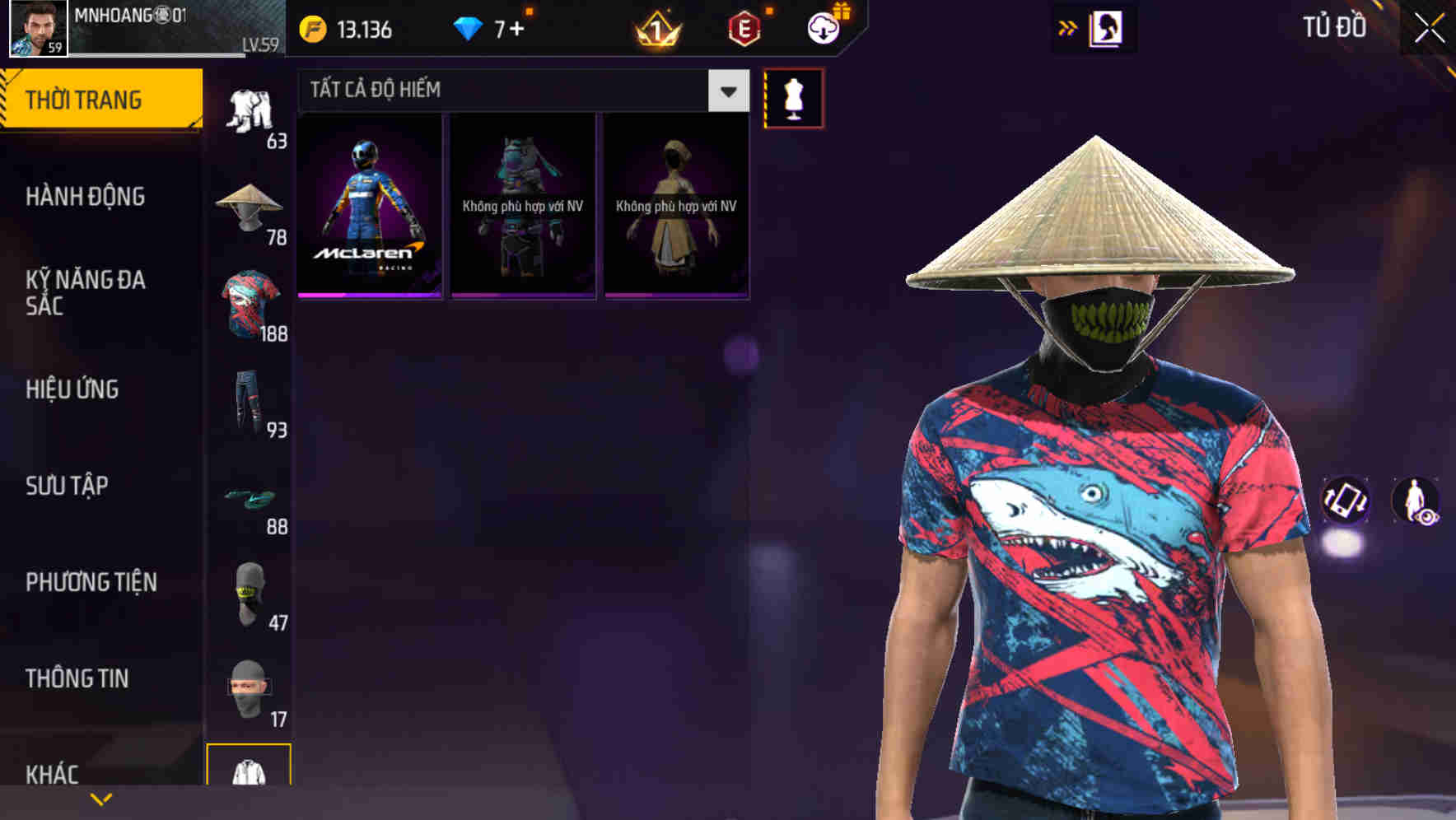Click the cloud download gift icon

pyautogui.click(x=823, y=27)
